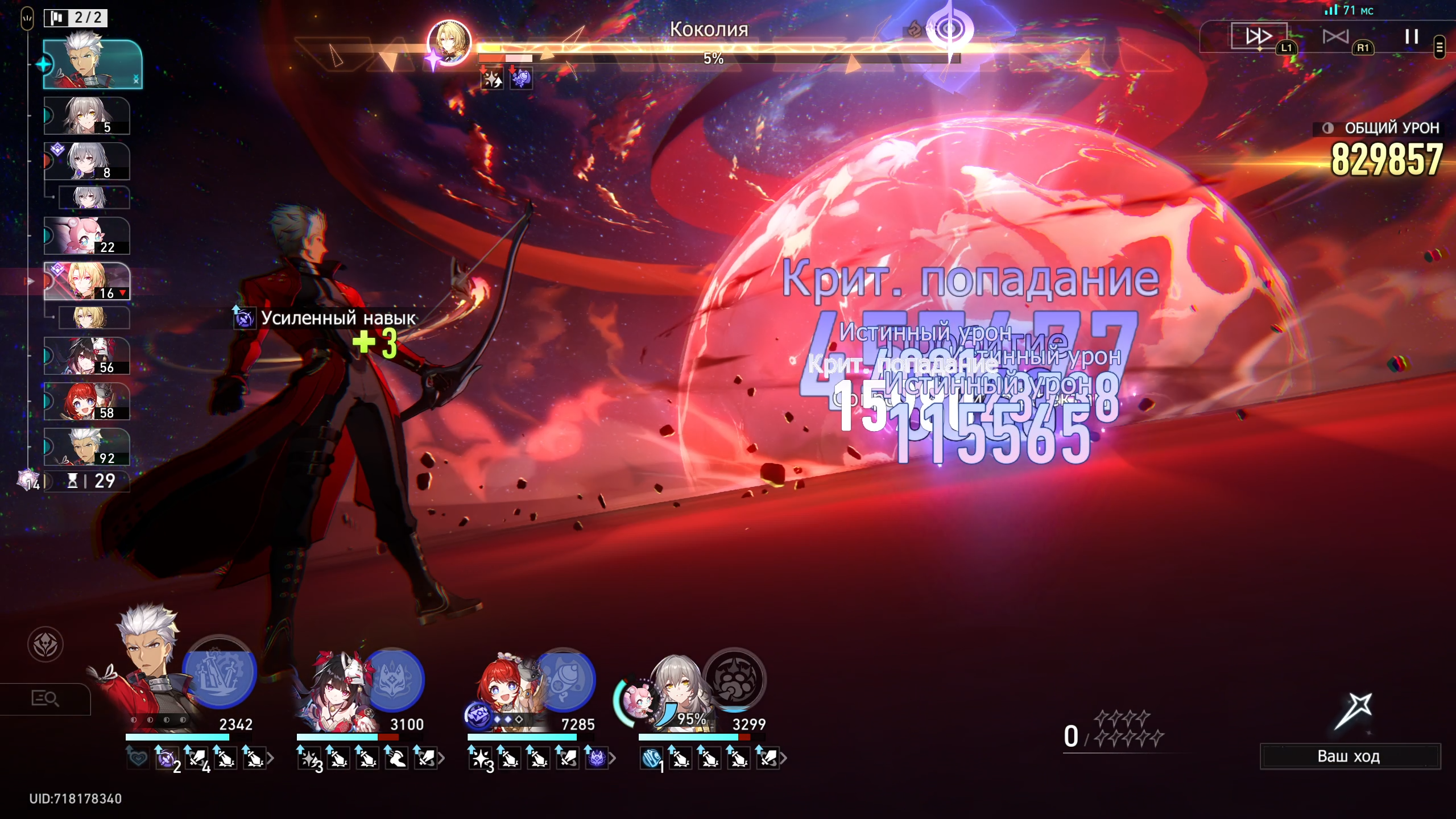
Task: Click the active archer turn-order card
Action: [x=93, y=64]
